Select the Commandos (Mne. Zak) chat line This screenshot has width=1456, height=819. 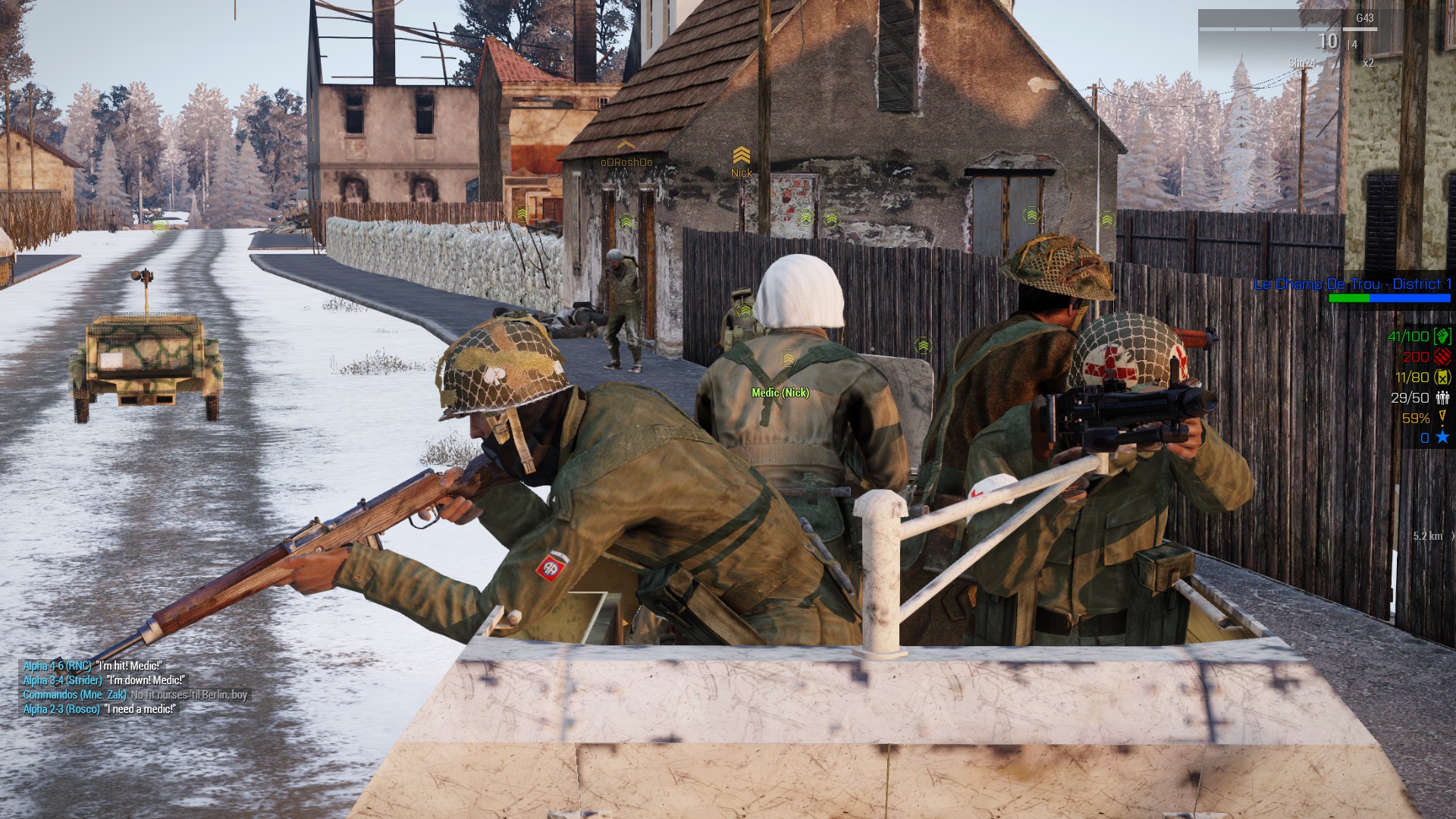(135, 695)
